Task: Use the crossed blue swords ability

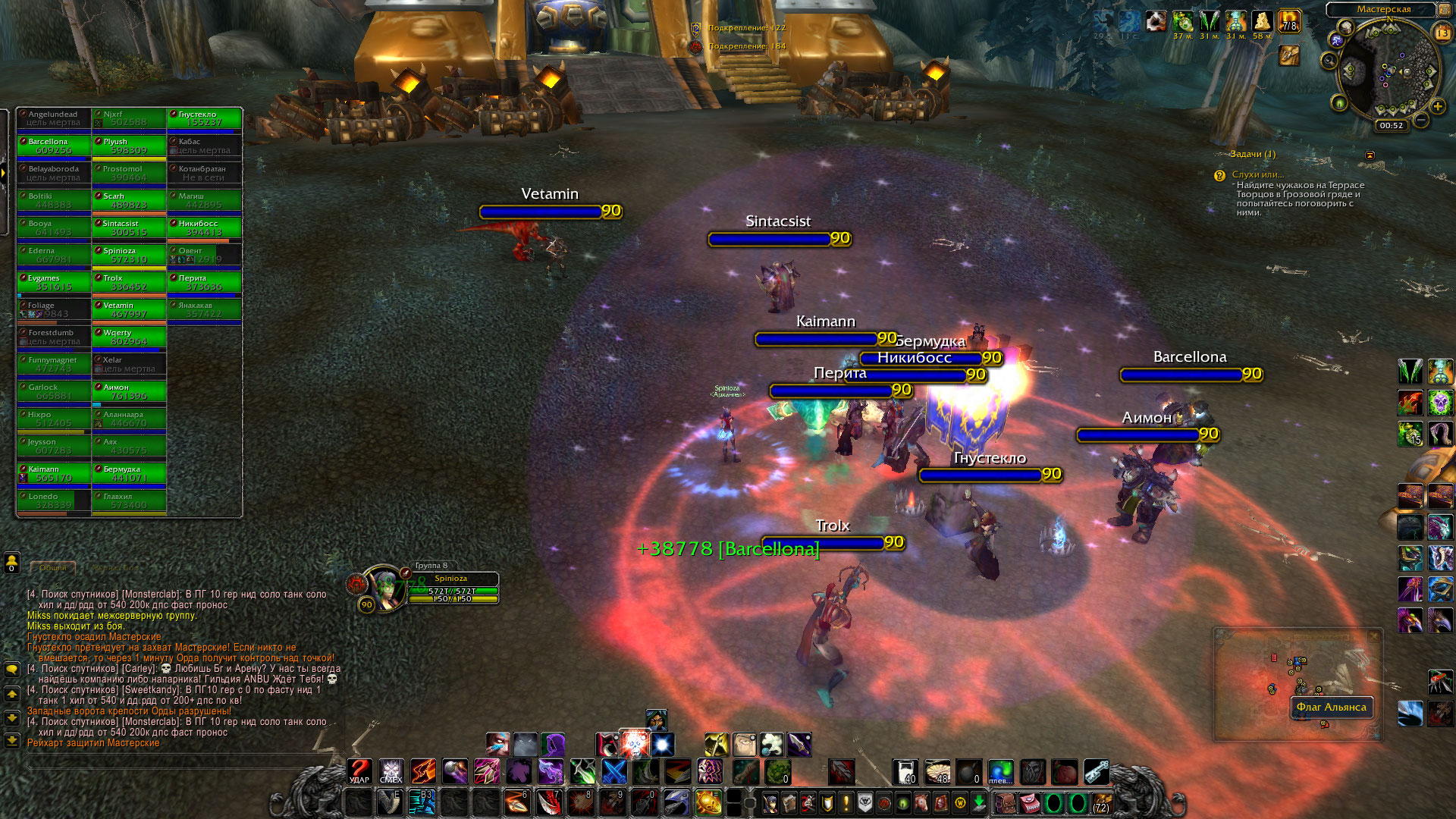Action: 614,771
